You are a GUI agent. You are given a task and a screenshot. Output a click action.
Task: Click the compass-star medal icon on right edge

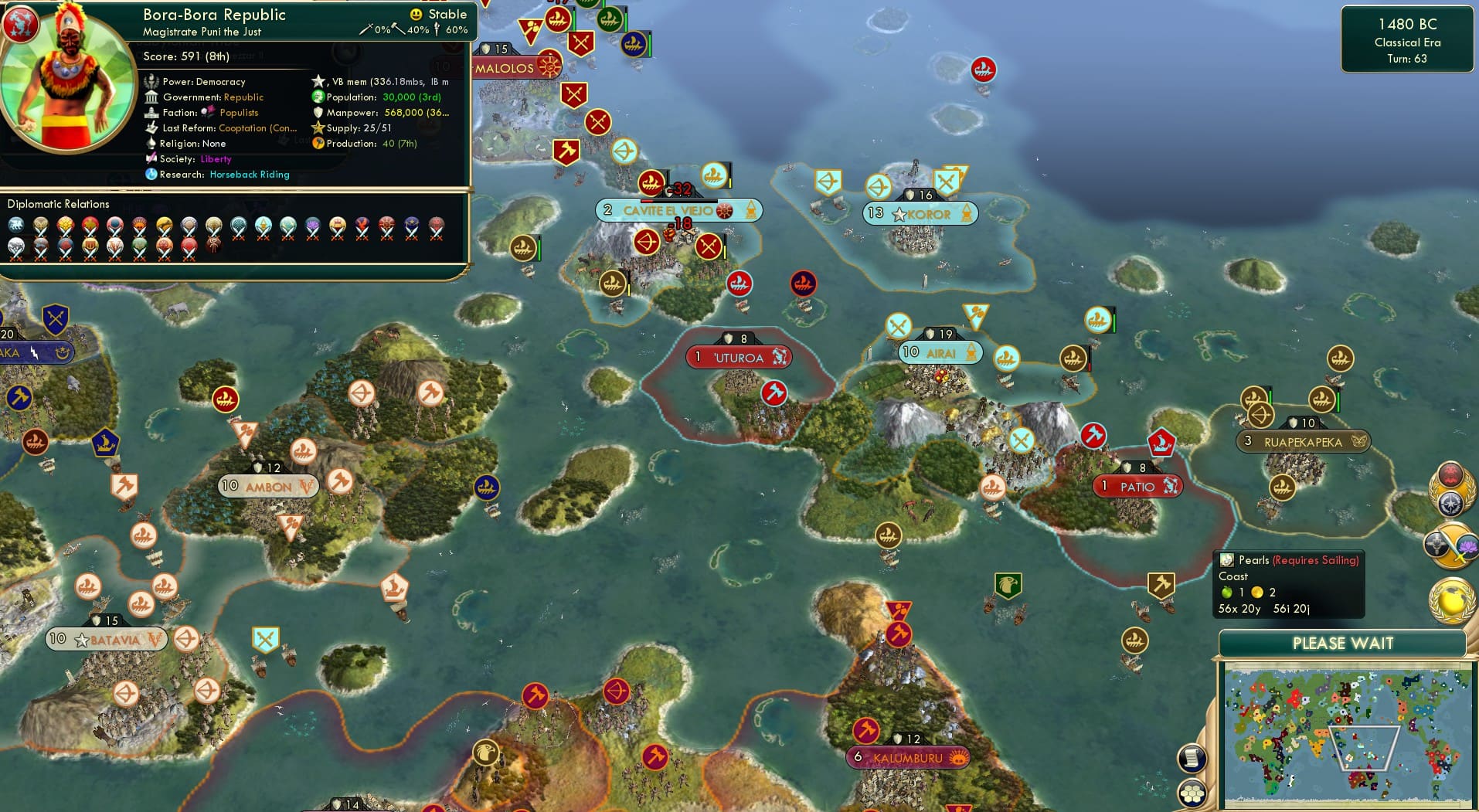[x=1450, y=503]
